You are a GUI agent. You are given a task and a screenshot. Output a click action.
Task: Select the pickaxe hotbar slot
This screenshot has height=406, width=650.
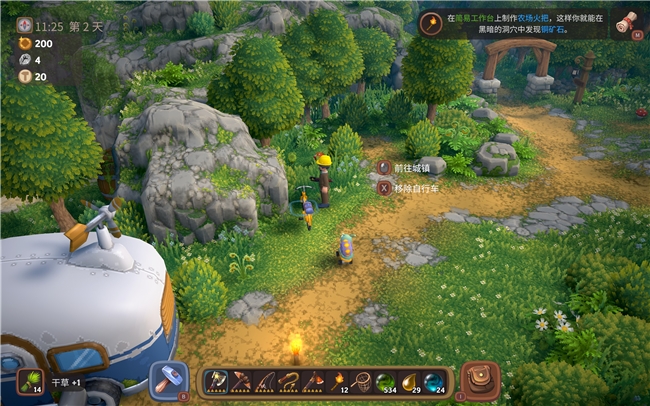(241, 381)
